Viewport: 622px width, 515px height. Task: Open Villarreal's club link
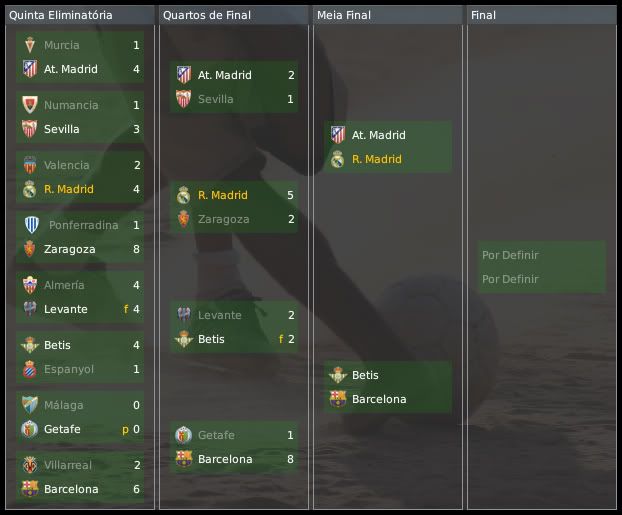[68, 465]
